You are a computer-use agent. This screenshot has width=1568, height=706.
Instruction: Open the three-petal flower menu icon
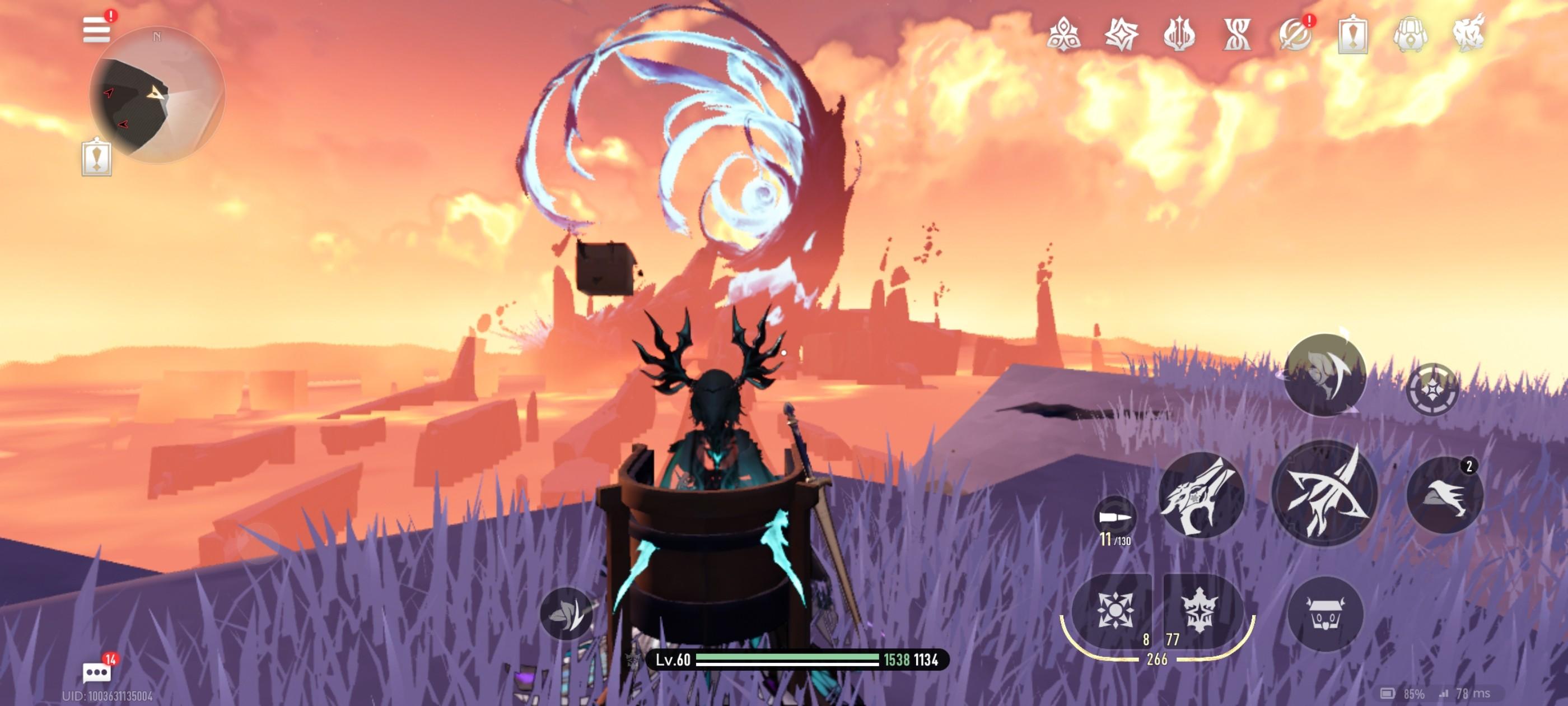pos(1063,34)
